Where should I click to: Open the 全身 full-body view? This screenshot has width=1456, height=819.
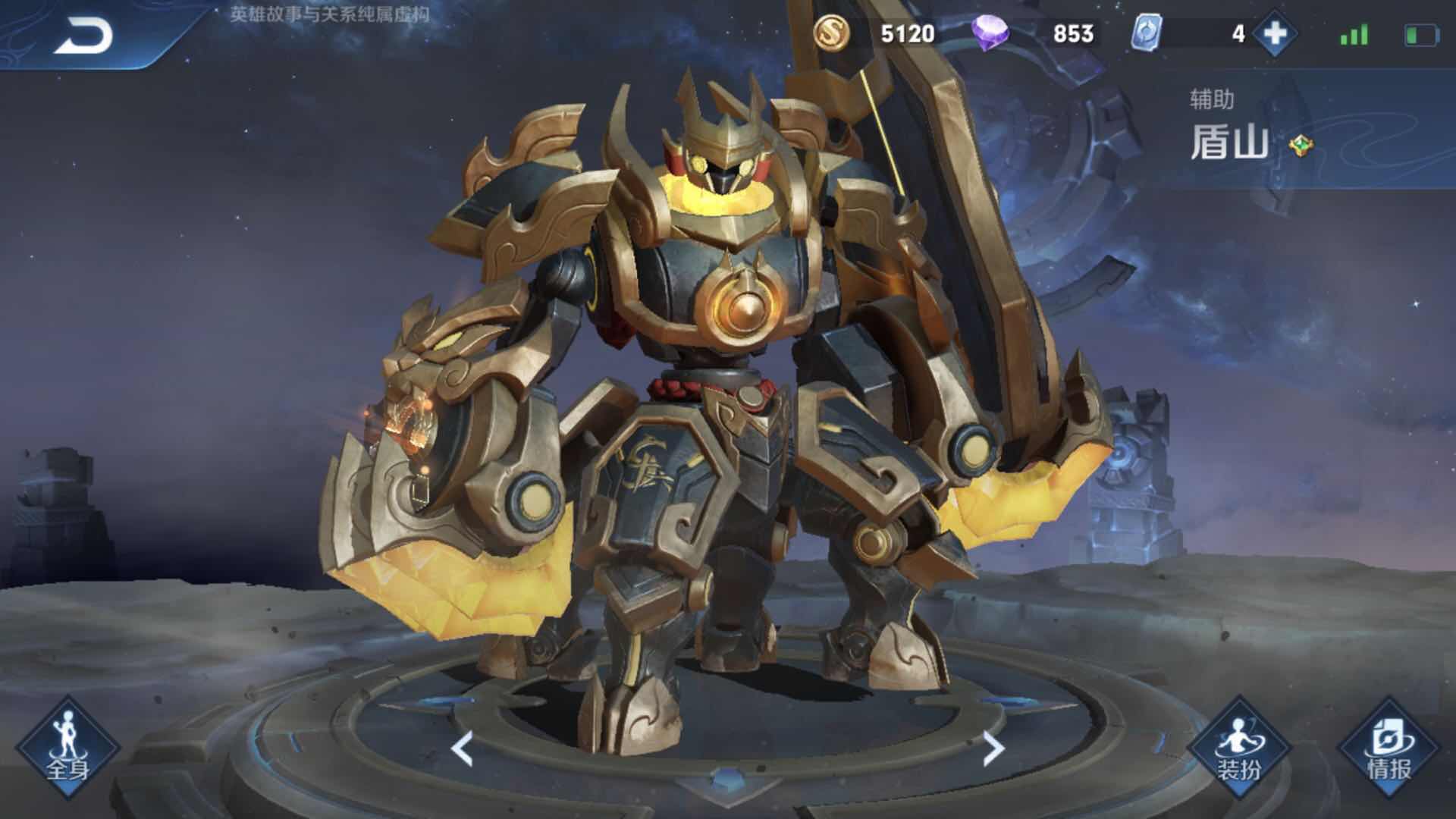(67, 748)
